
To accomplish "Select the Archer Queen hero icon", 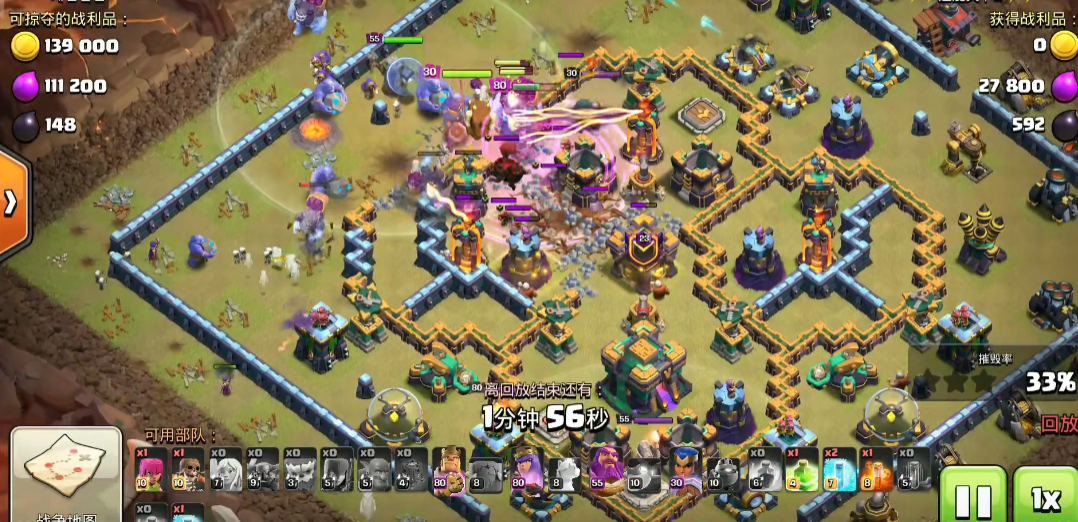I will tap(525, 470).
